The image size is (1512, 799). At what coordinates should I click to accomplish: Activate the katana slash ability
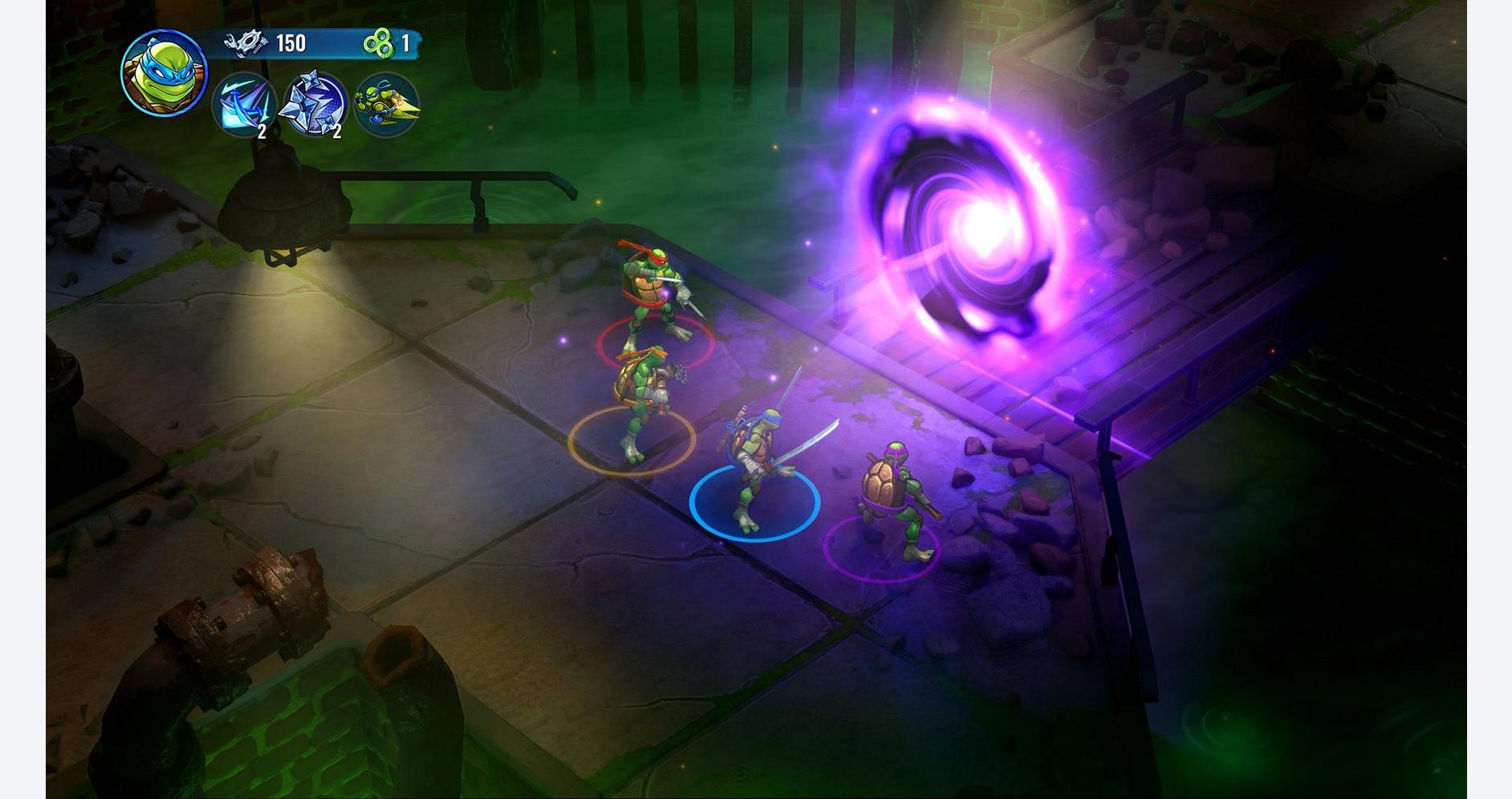[x=244, y=105]
